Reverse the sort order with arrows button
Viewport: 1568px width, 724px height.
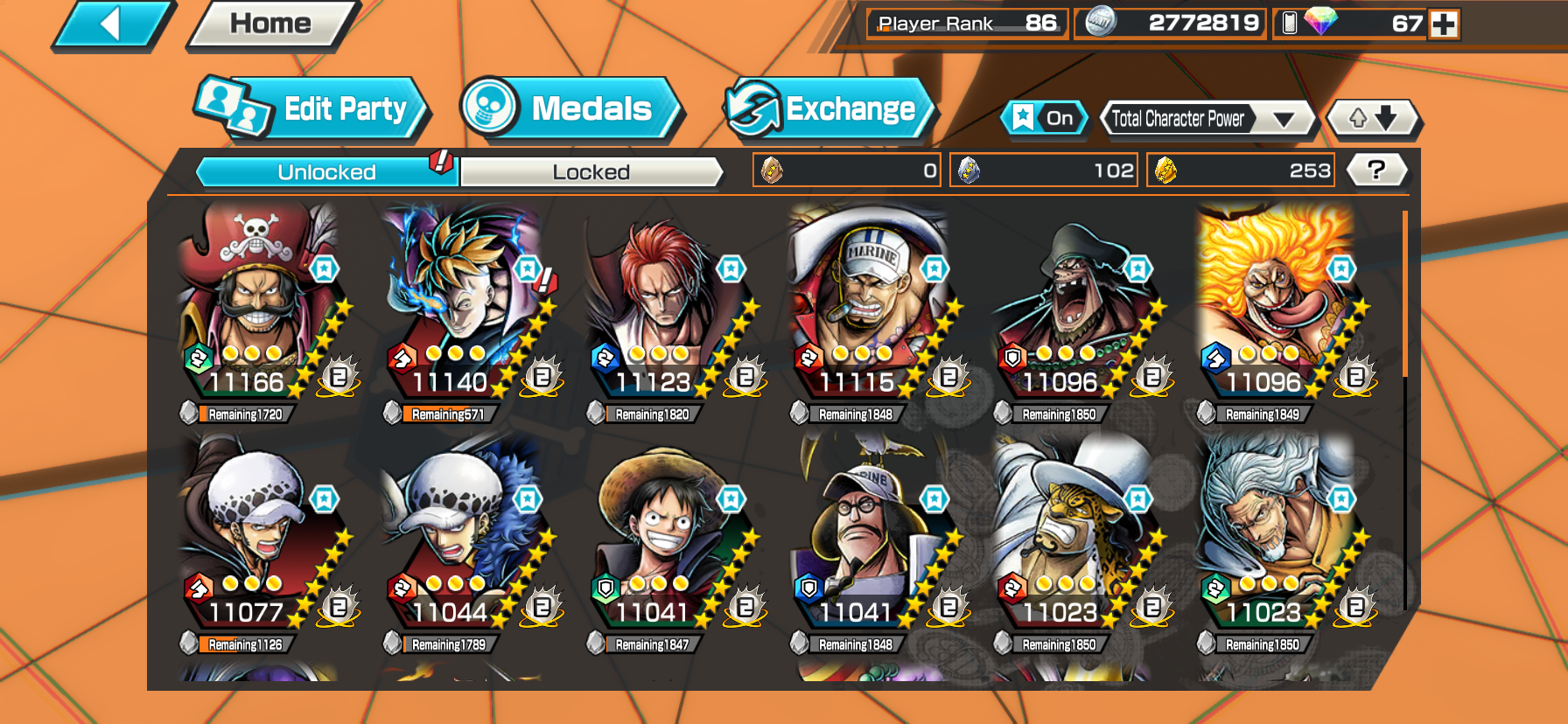click(1373, 118)
